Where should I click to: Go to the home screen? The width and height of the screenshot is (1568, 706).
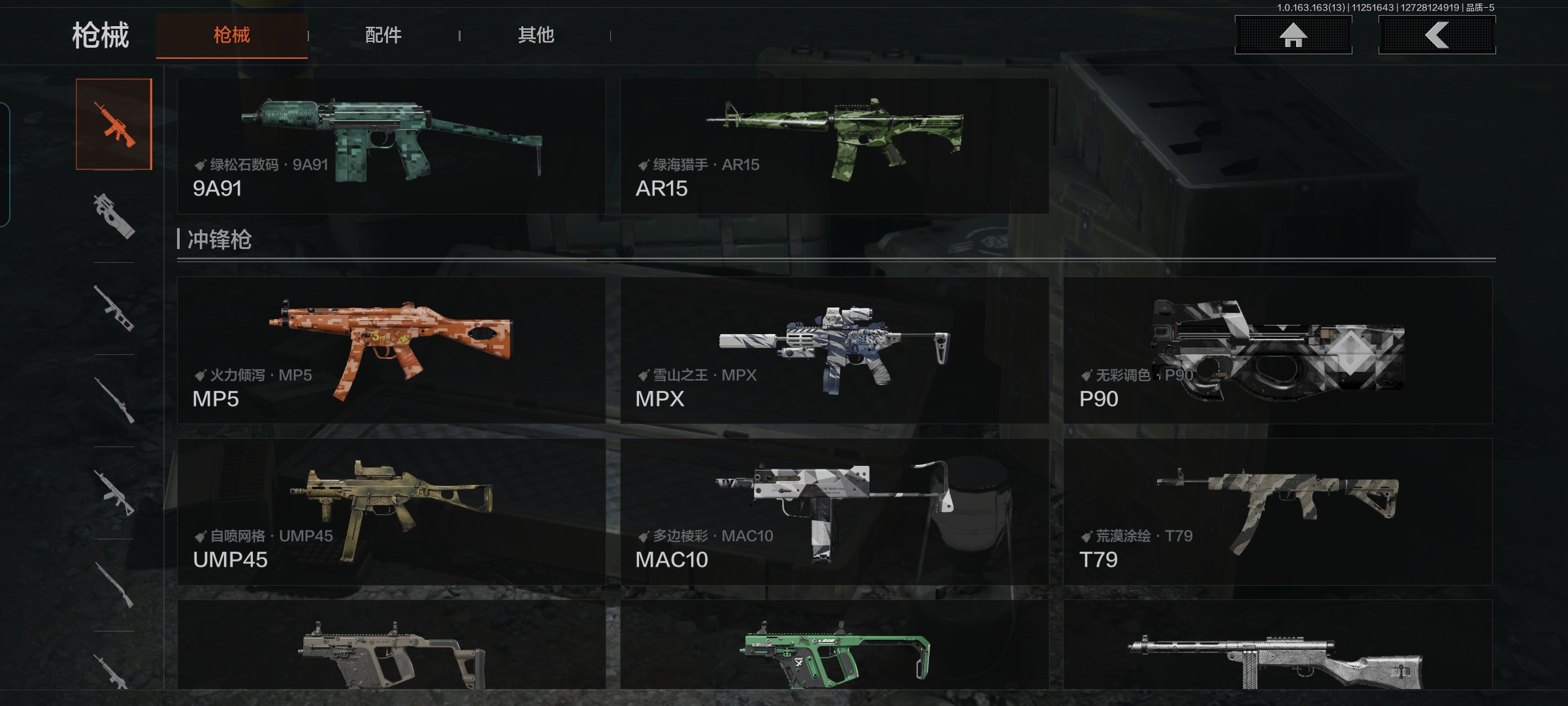pos(1293,35)
